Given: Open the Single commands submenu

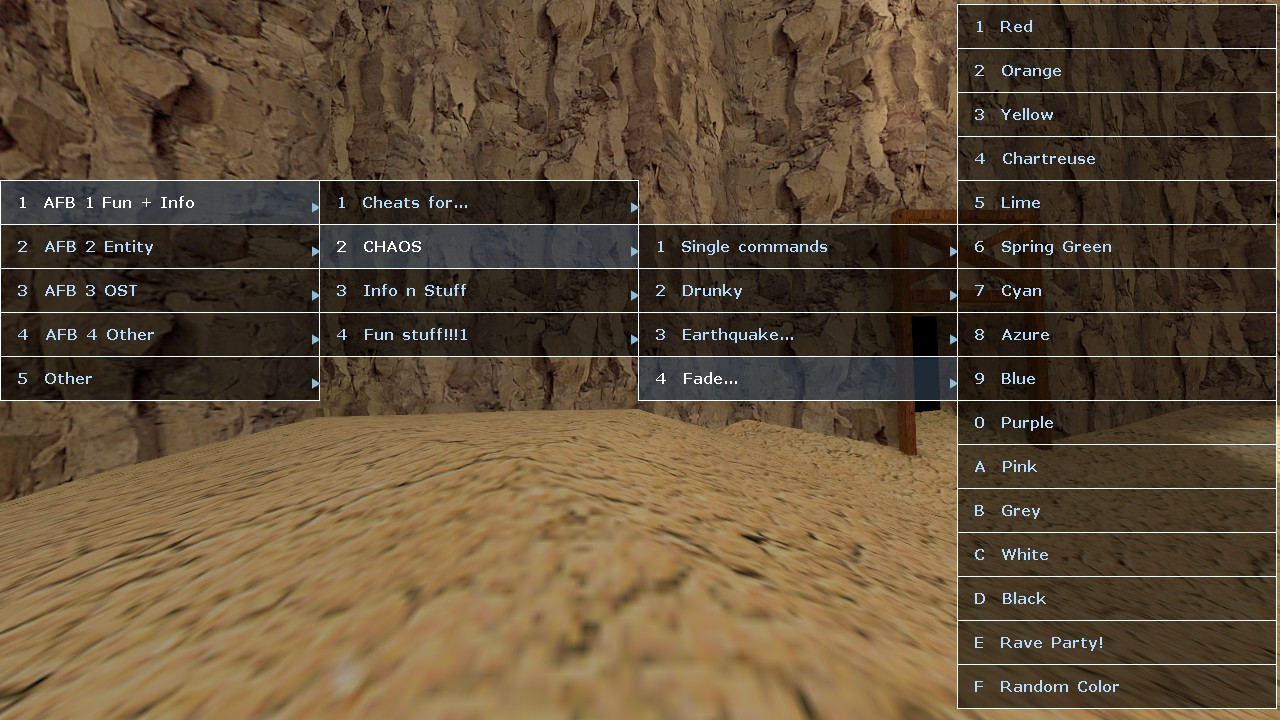Looking at the screenshot, I should click(797, 246).
